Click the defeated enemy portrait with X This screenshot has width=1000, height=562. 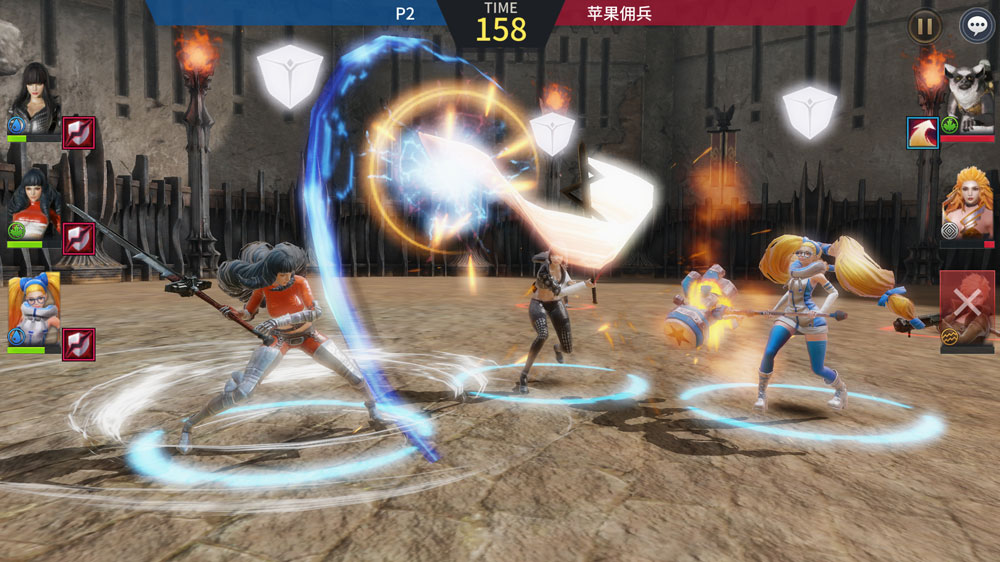point(967,307)
